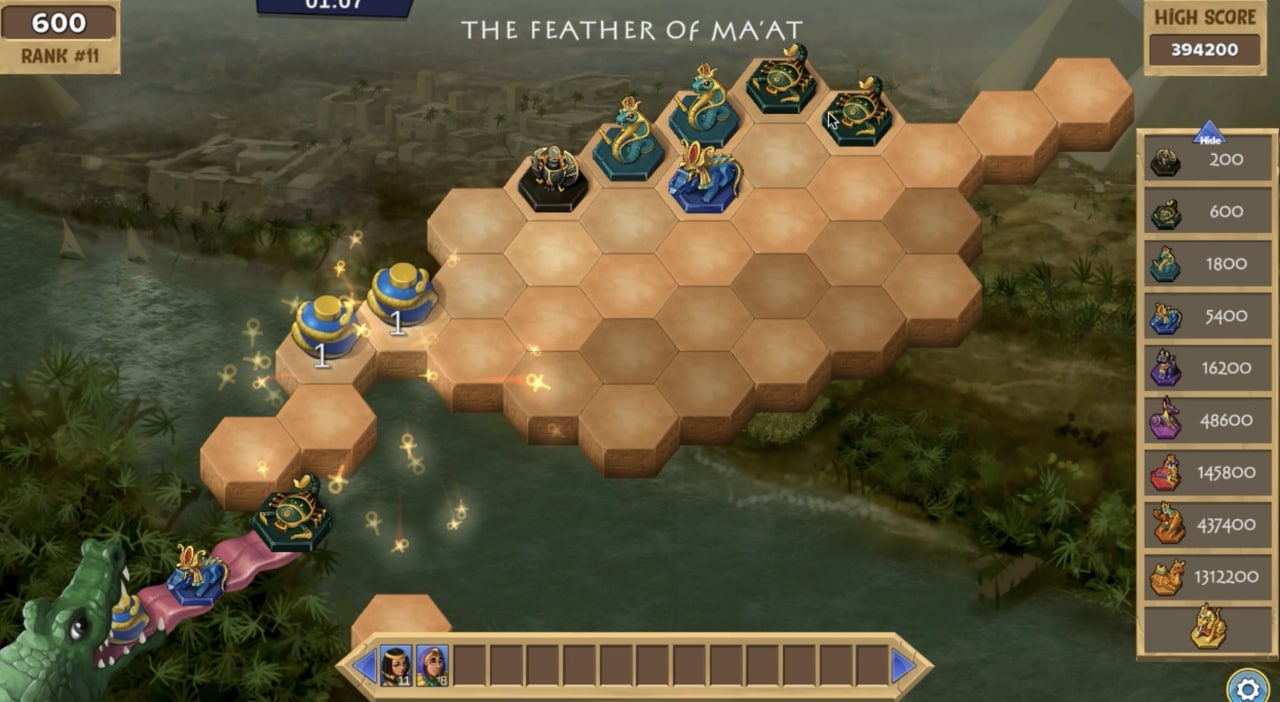Screen dimensions: 1280x702
Task: Click the 5400-point piece legend row
Action: 1209,316
